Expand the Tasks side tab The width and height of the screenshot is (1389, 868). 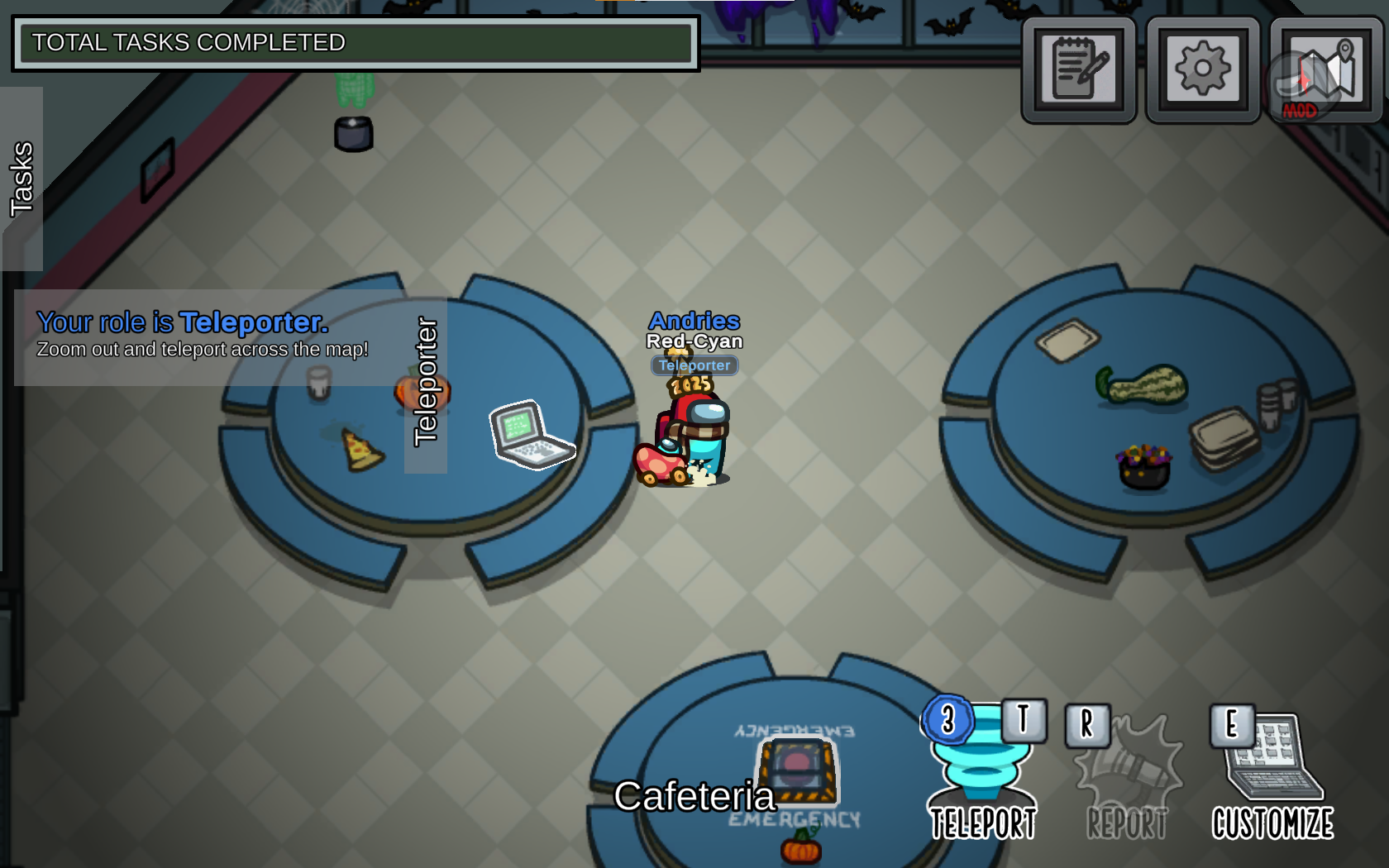(21, 179)
